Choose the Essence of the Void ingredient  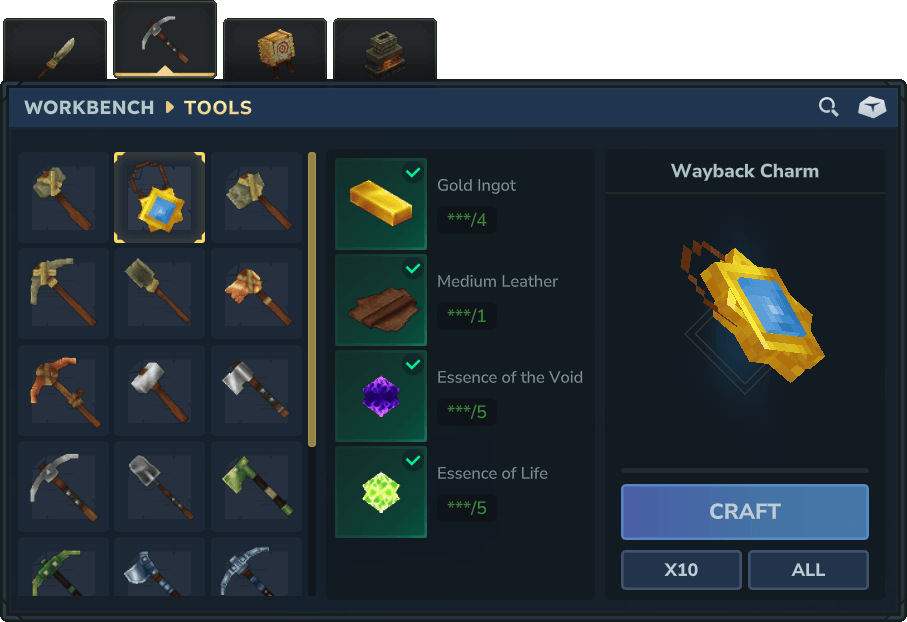(381, 396)
